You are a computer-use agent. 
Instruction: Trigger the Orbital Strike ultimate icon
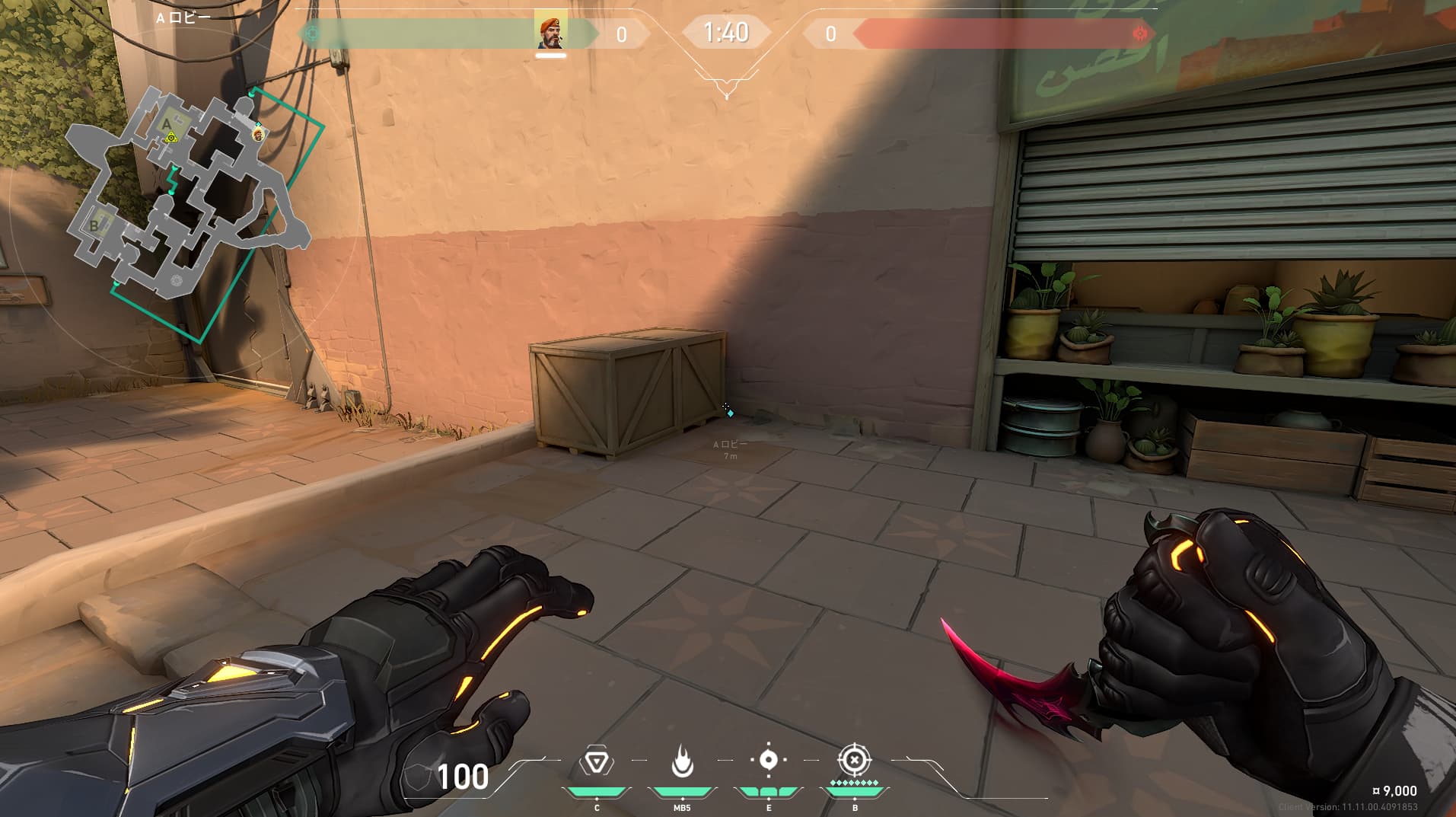click(x=854, y=761)
